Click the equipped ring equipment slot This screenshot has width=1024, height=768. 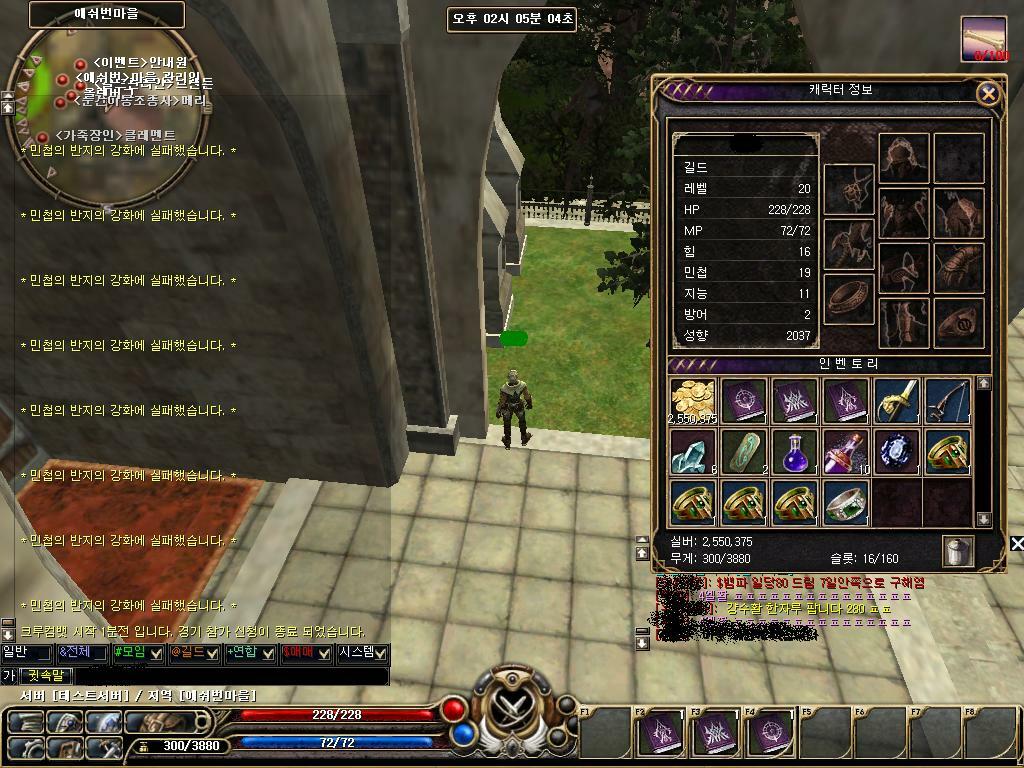[x=849, y=298]
